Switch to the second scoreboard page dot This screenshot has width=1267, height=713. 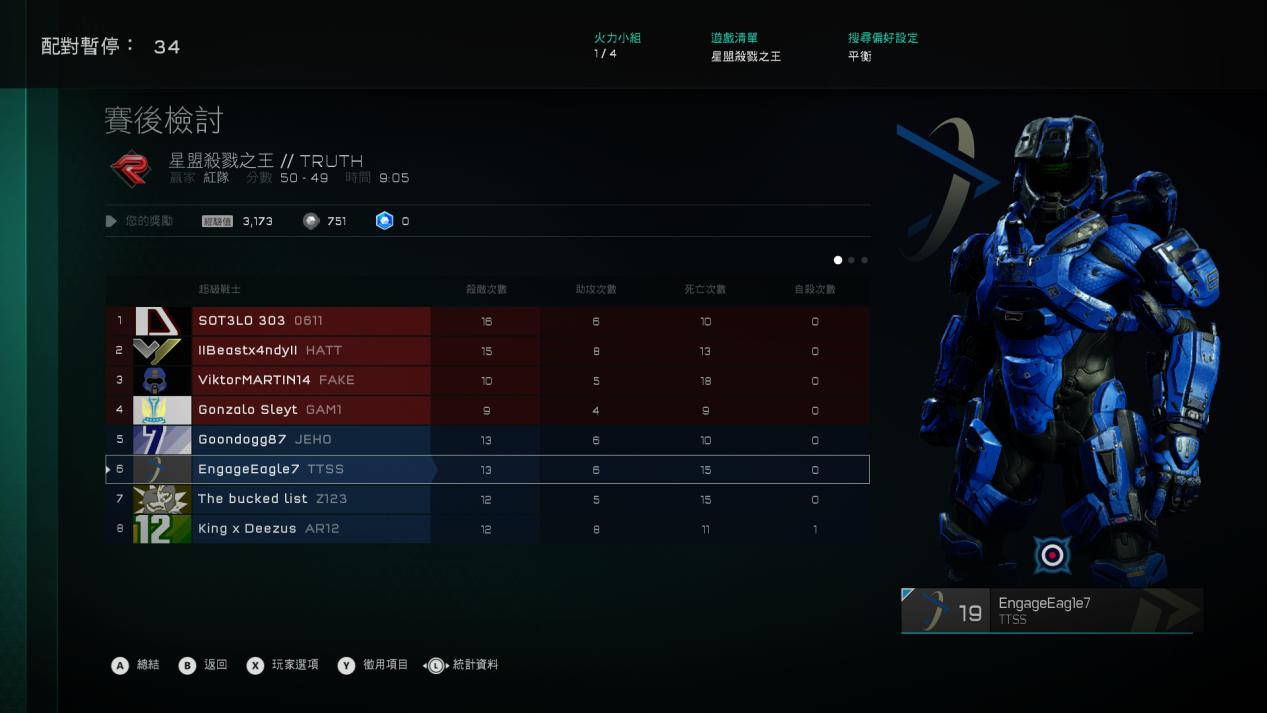[x=851, y=260]
